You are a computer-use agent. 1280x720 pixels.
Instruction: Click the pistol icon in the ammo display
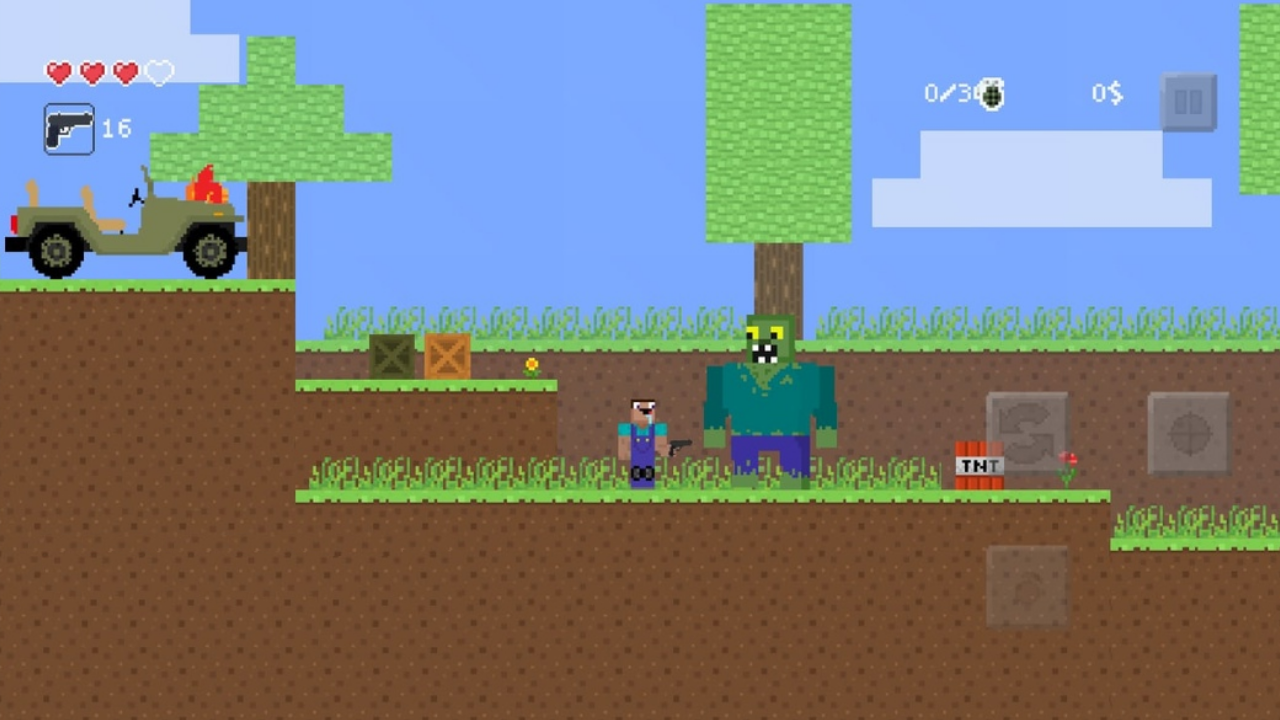[68, 128]
